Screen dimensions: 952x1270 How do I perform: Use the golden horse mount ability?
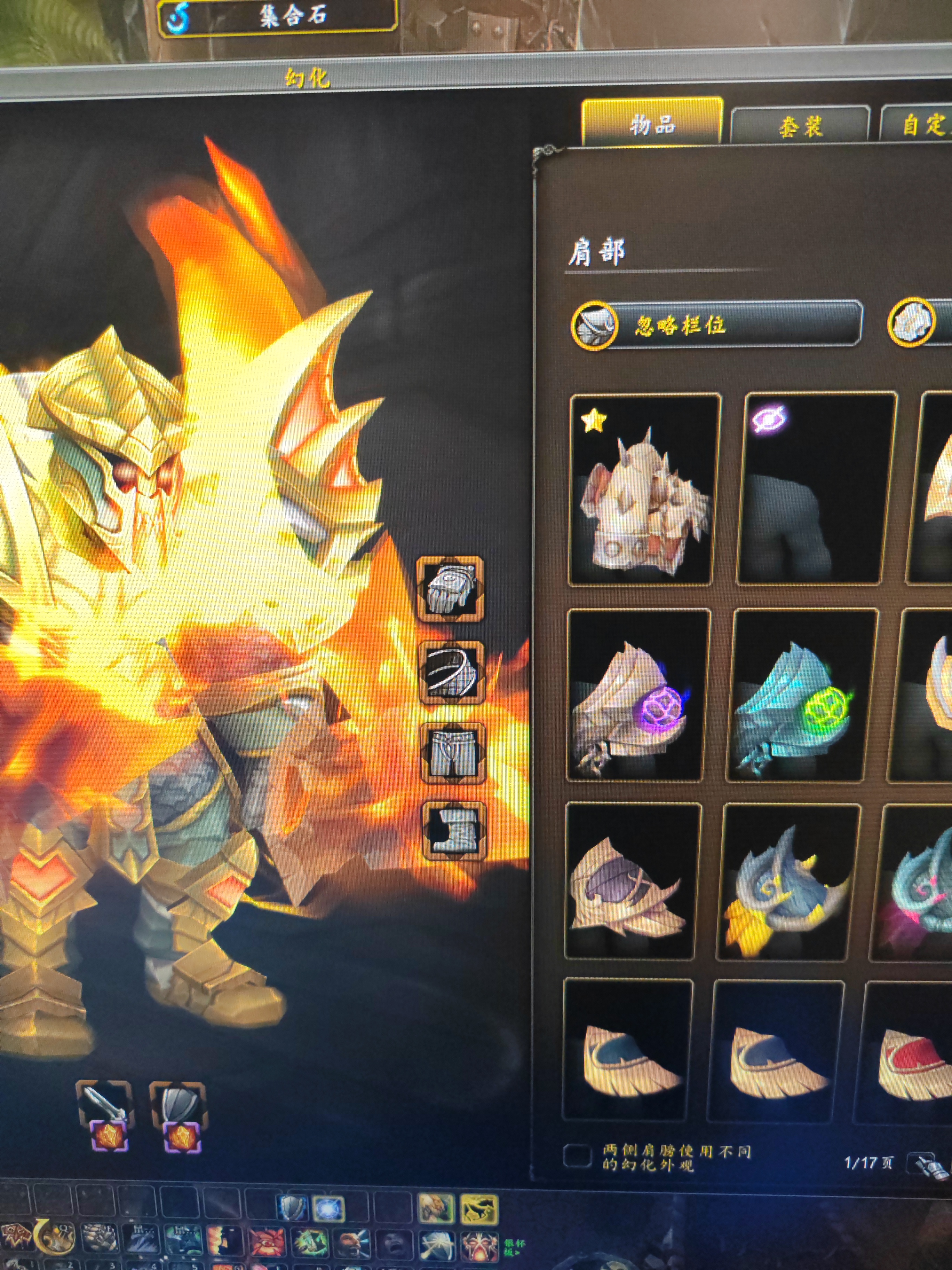click(x=478, y=1207)
